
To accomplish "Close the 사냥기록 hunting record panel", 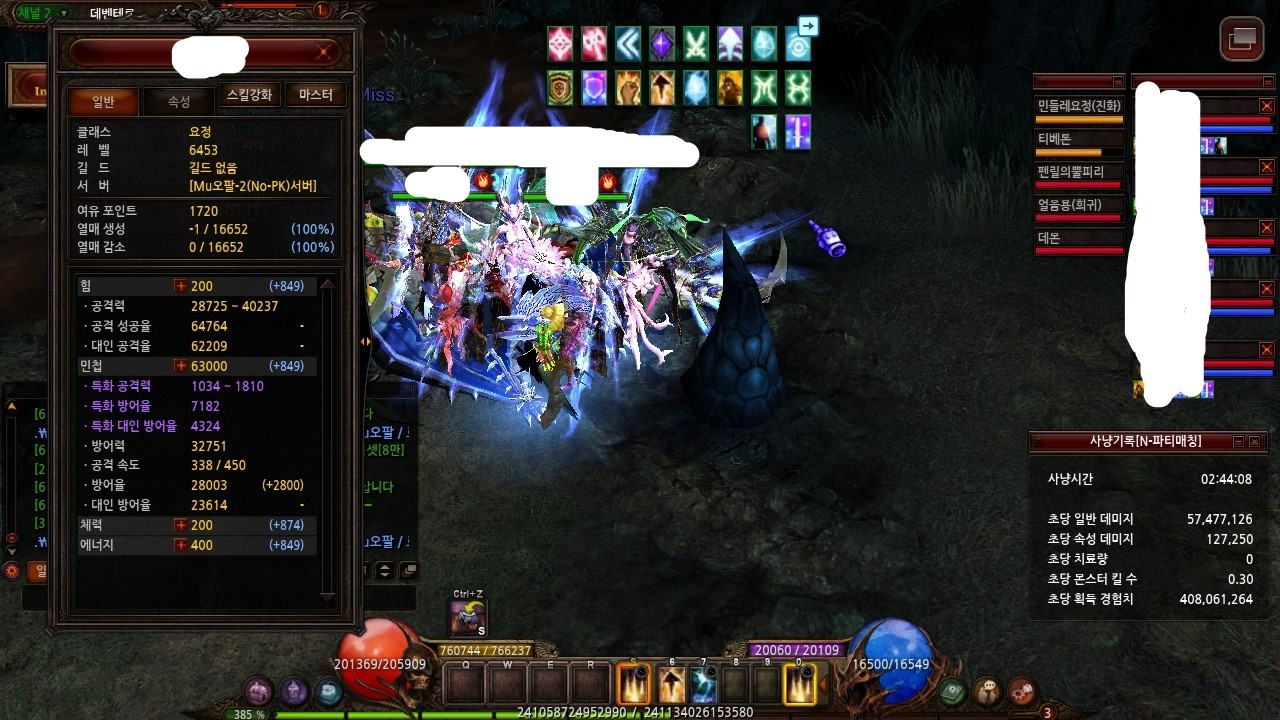I will (x=1255, y=441).
